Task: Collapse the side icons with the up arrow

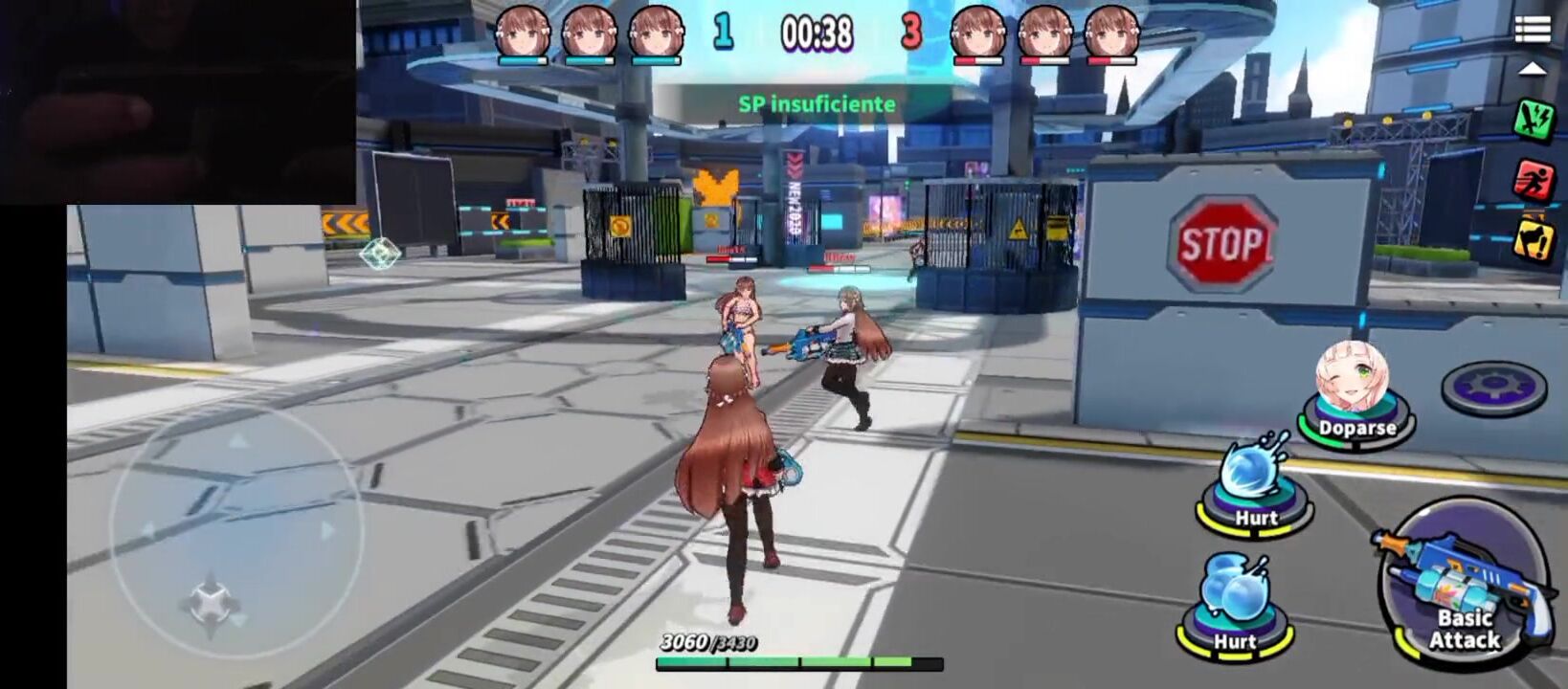Action: click(1532, 69)
